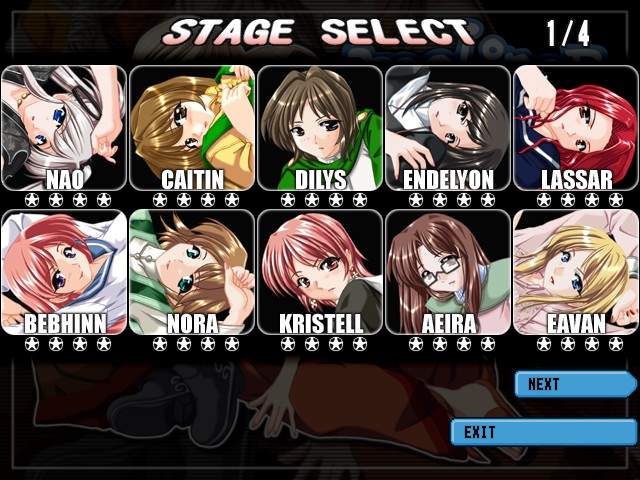This screenshot has width=640, height=480.
Task: Select the KRISTELL stage
Action: pyautogui.click(x=320, y=271)
